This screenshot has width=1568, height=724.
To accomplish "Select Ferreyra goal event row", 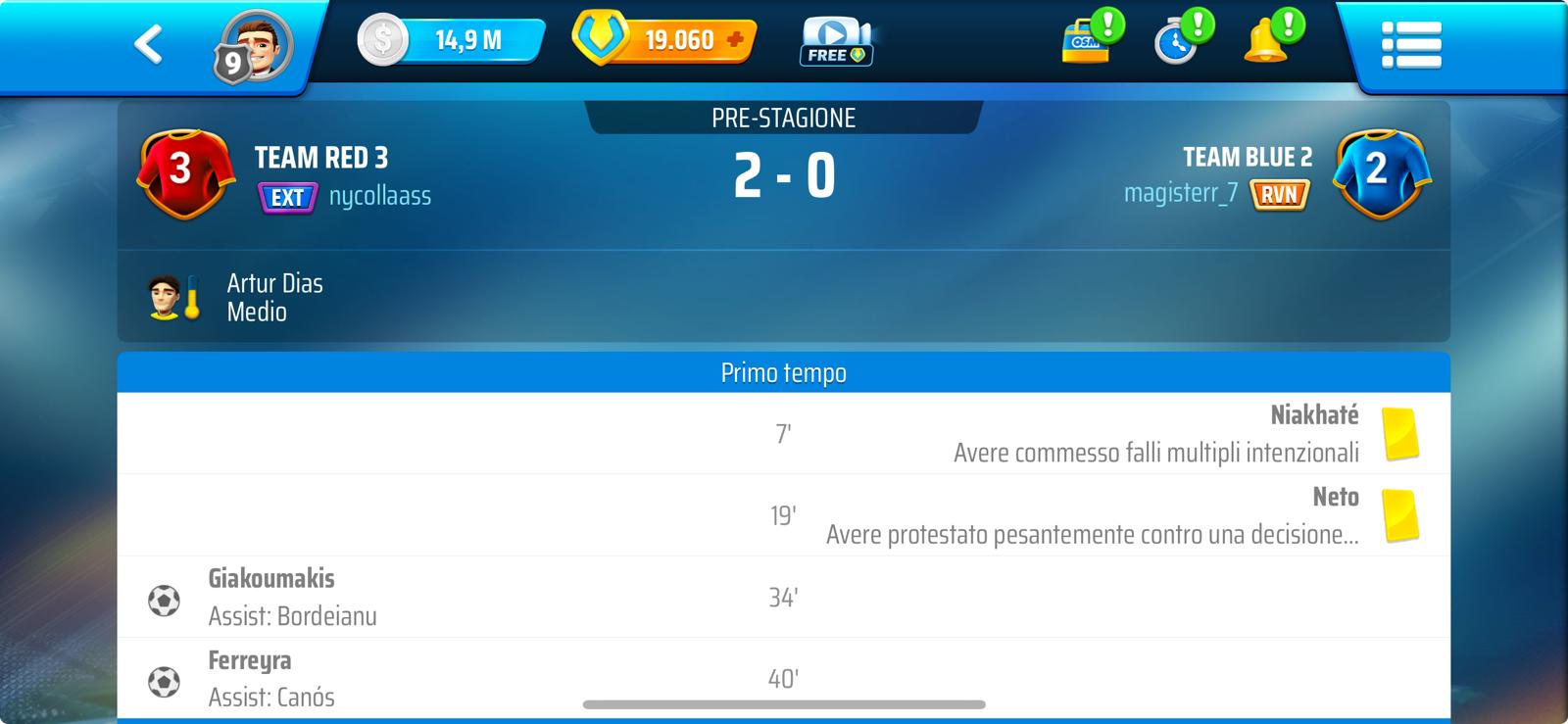I will [x=783, y=678].
